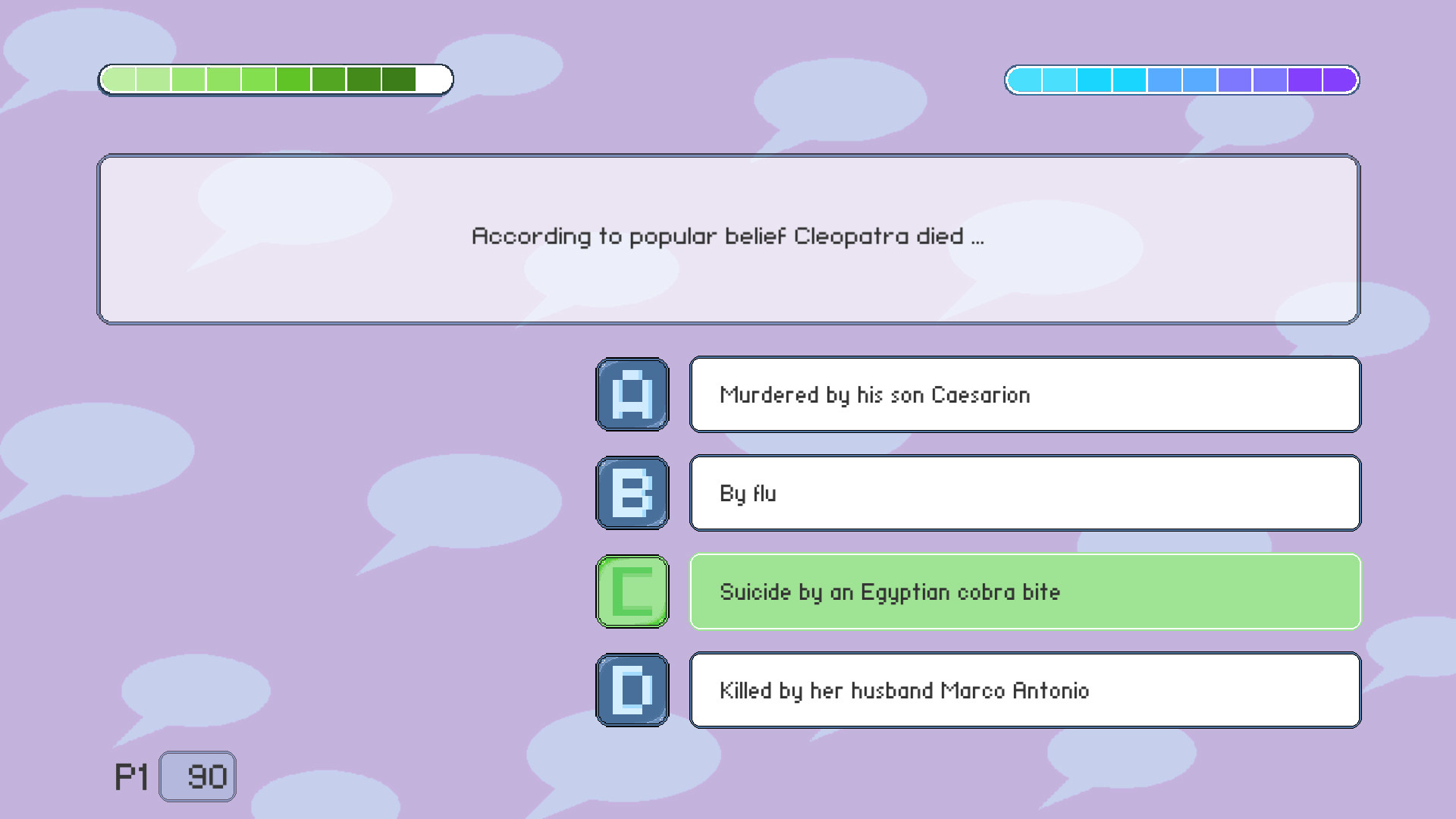The width and height of the screenshot is (1456, 819).
Task: Toggle the highlighted answer C selection
Action: click(1024, 591)
